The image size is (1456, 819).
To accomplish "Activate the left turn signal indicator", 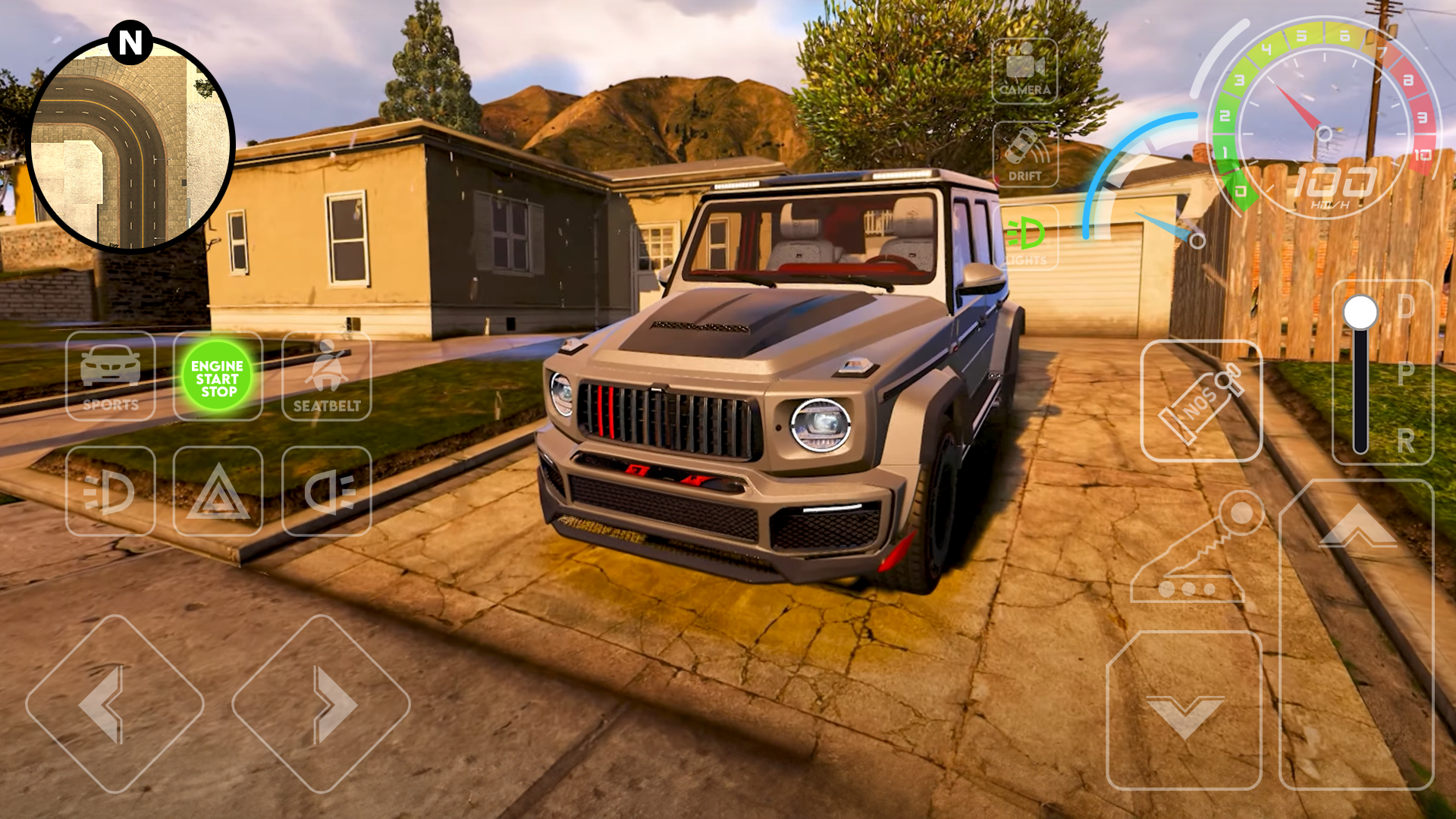I will click(111, 491).
